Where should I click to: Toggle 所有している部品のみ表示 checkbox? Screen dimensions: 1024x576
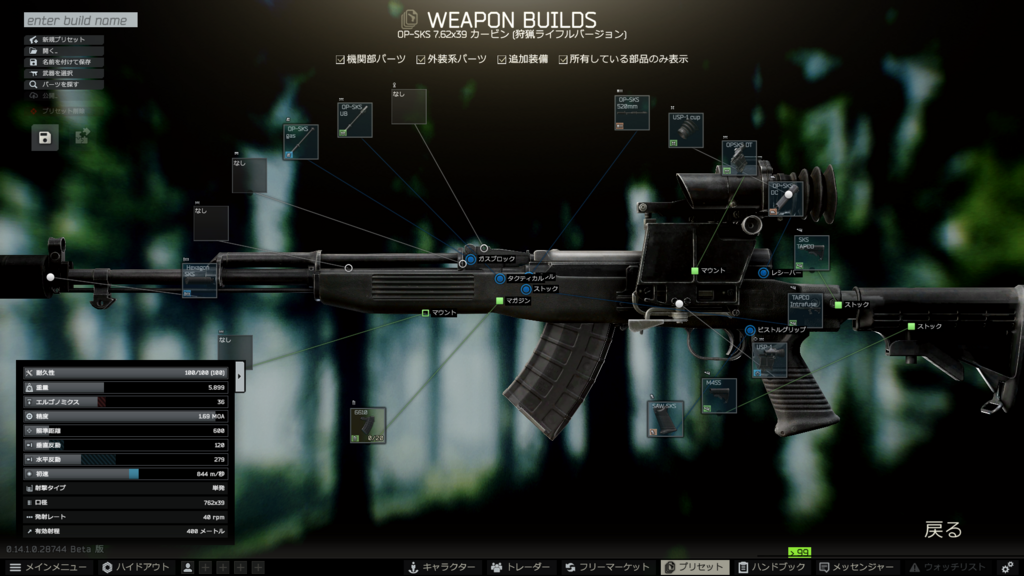[563, 60]
